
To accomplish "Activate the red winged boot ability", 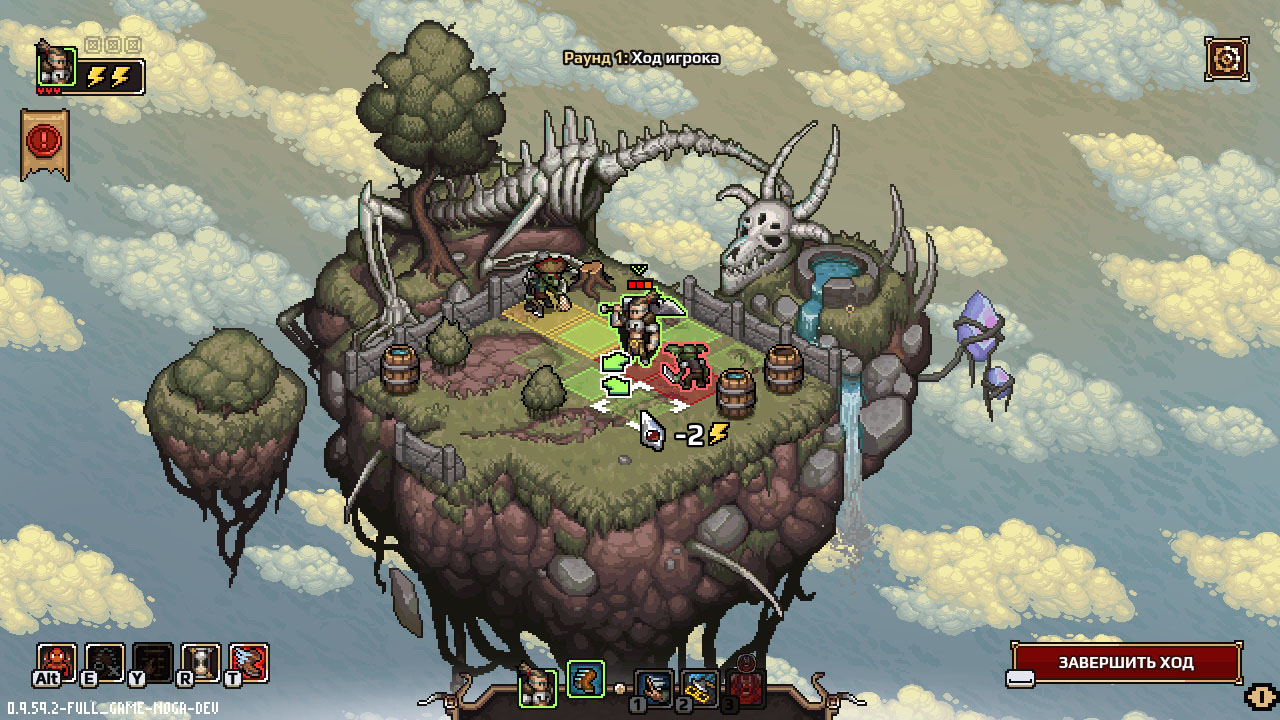I will point(249,661).
